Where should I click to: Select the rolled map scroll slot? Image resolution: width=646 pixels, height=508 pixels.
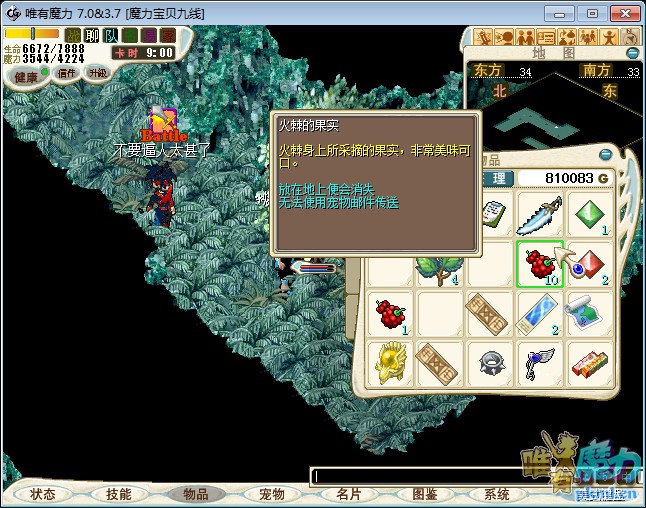[591, 314]
